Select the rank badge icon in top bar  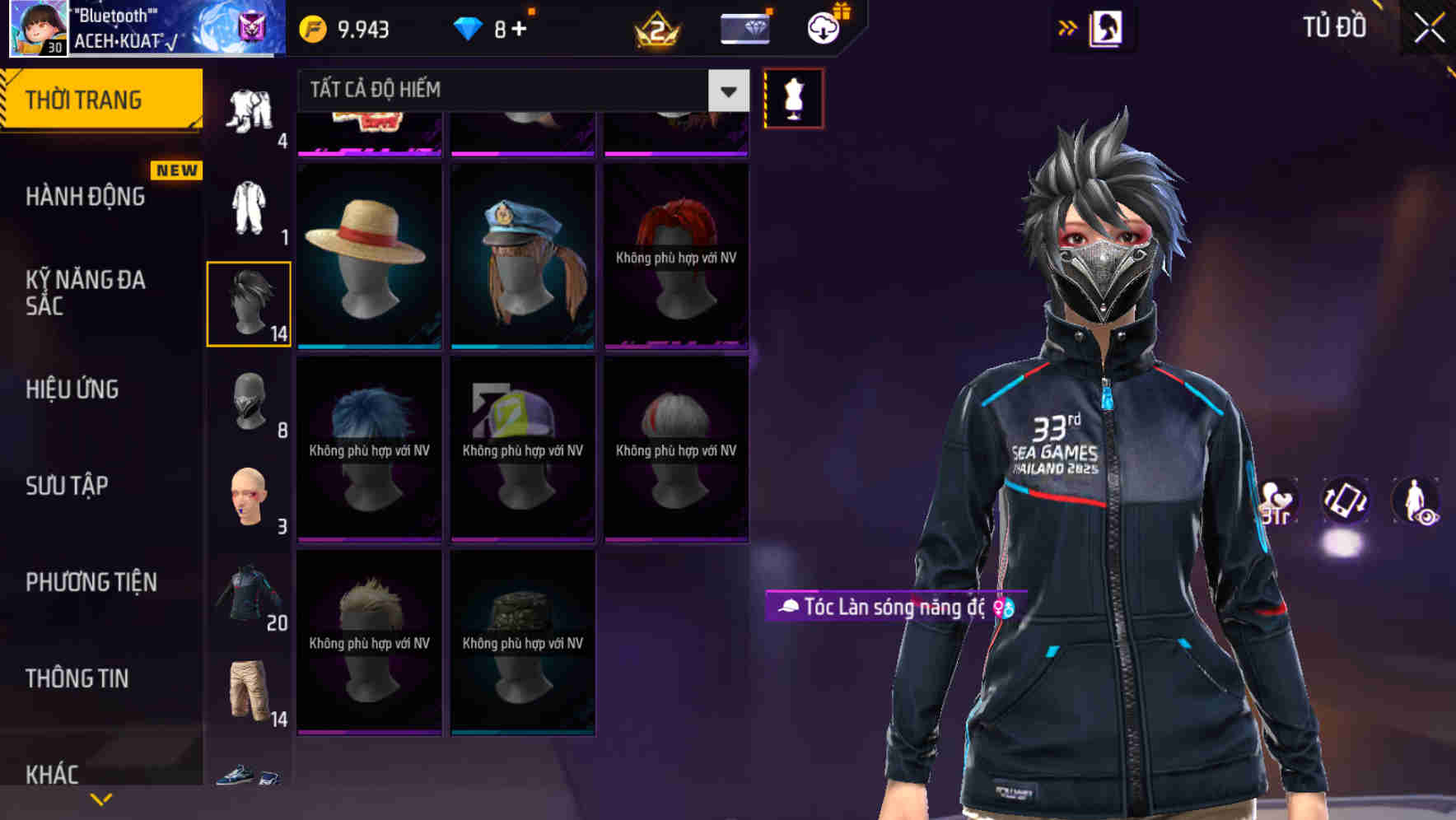point(657,30)
